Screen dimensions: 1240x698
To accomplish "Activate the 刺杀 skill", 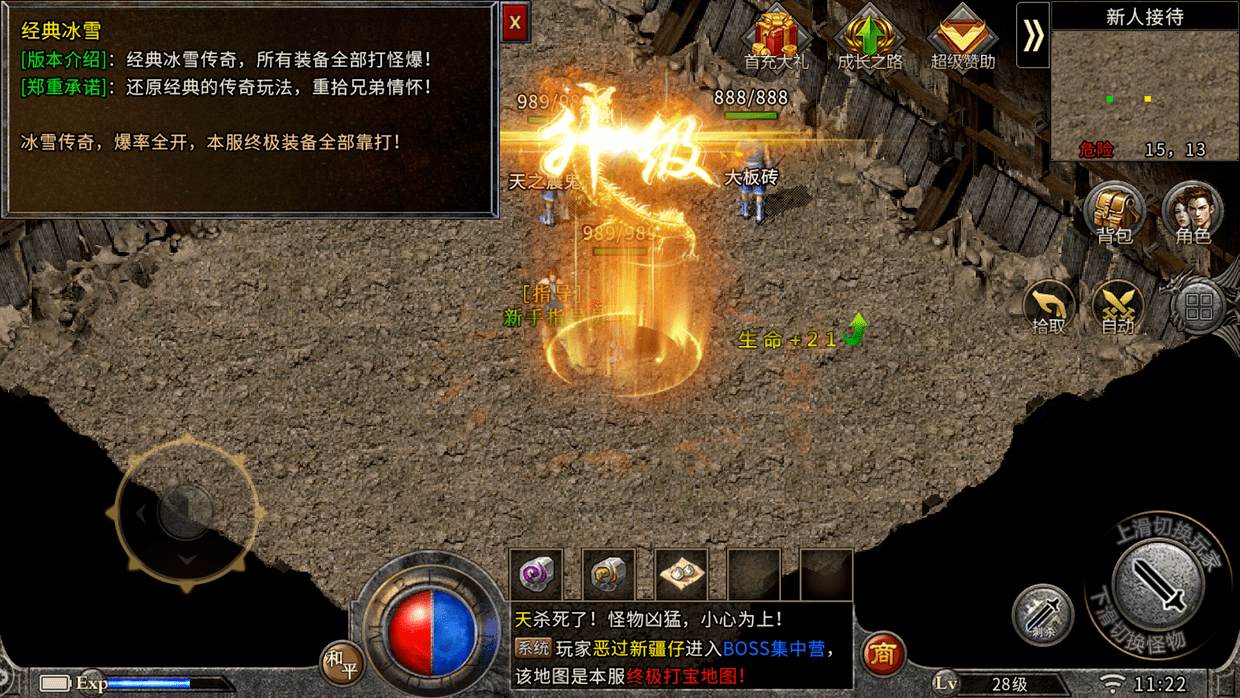I will click(1042, 614).
